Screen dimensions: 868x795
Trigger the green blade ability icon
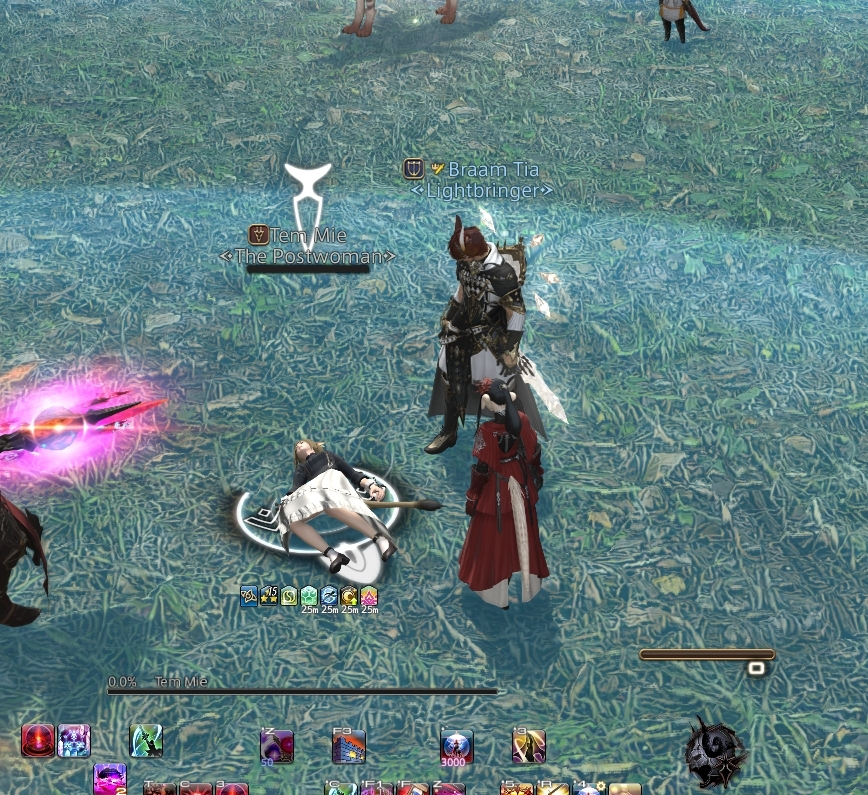pyautogui.click(x=146, y=741)
